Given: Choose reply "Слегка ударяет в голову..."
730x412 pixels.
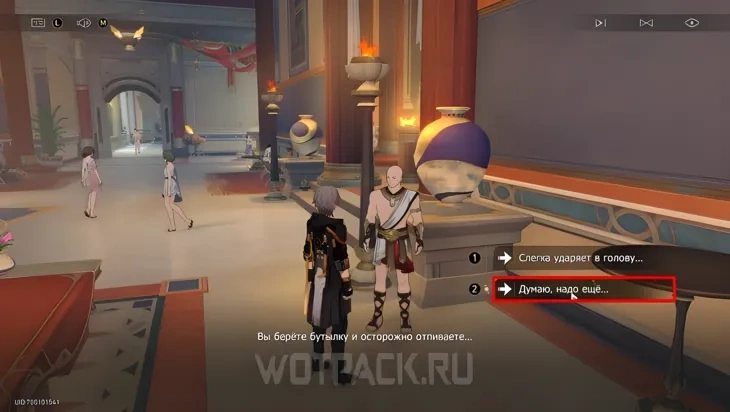Looking at the screenshot, I should pos(580,258).
